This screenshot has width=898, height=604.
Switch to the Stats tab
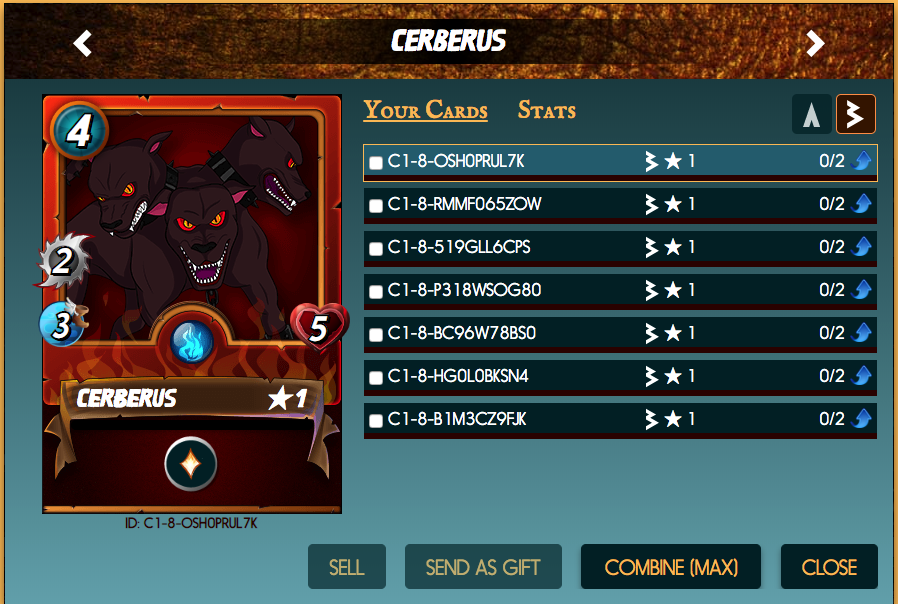point(546,110)
